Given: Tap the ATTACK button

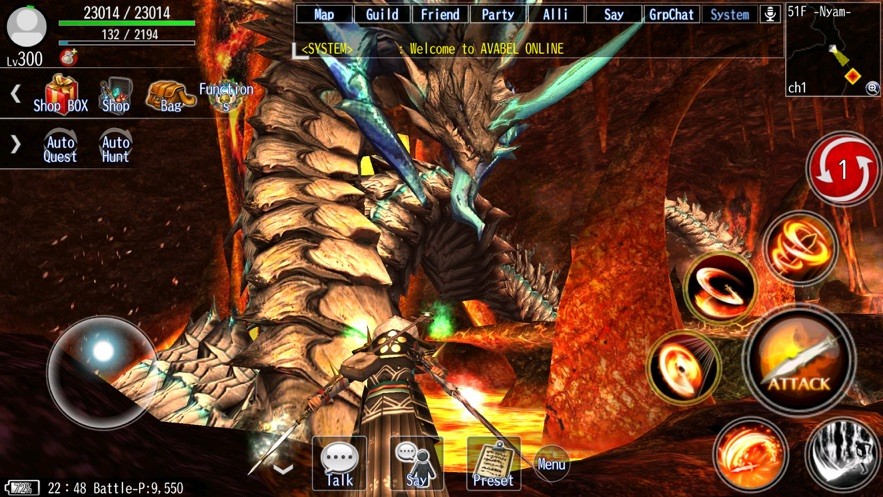Looking at the screenshot, I should (799, 362).
